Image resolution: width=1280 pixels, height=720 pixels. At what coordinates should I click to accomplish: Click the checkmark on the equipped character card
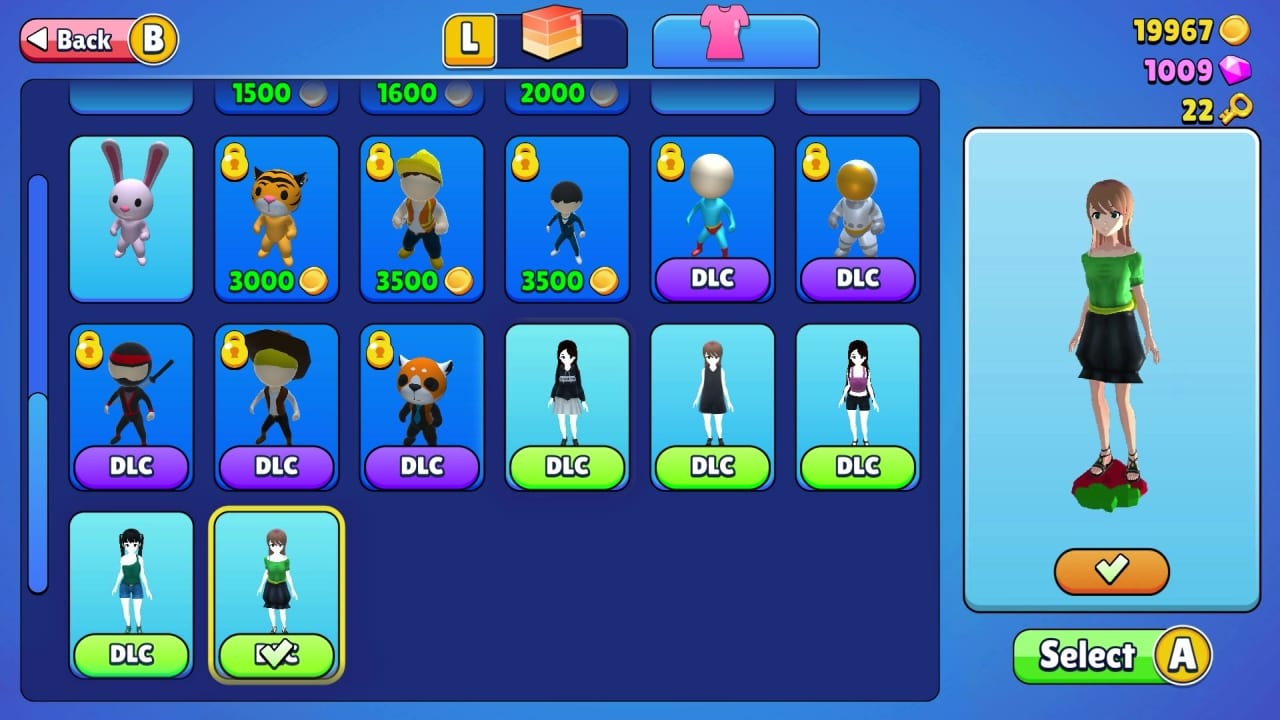click(x=276, y=652)
